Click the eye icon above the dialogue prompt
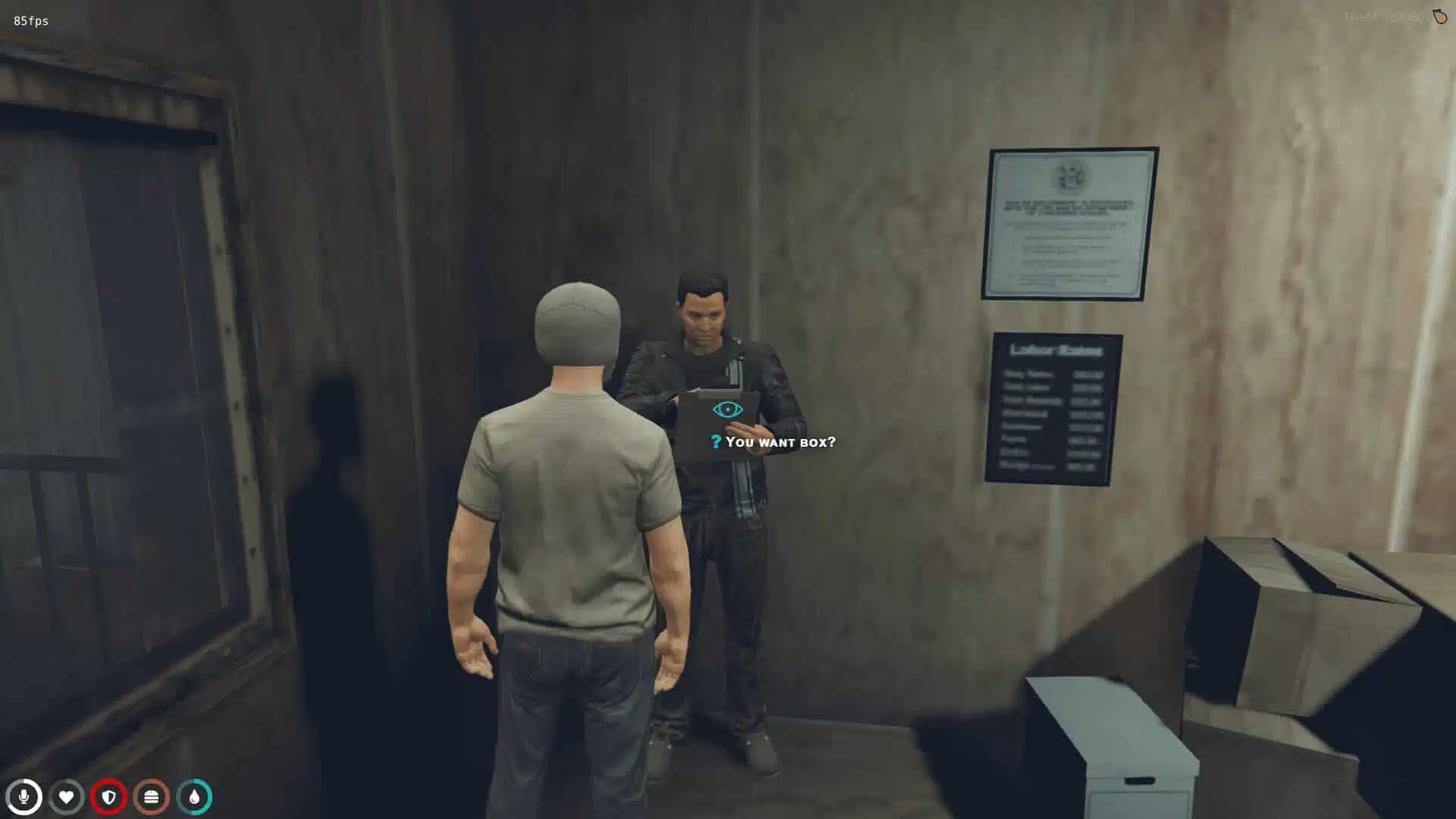This screenshot has height=819, width=1456. click(x=727, y=409)
